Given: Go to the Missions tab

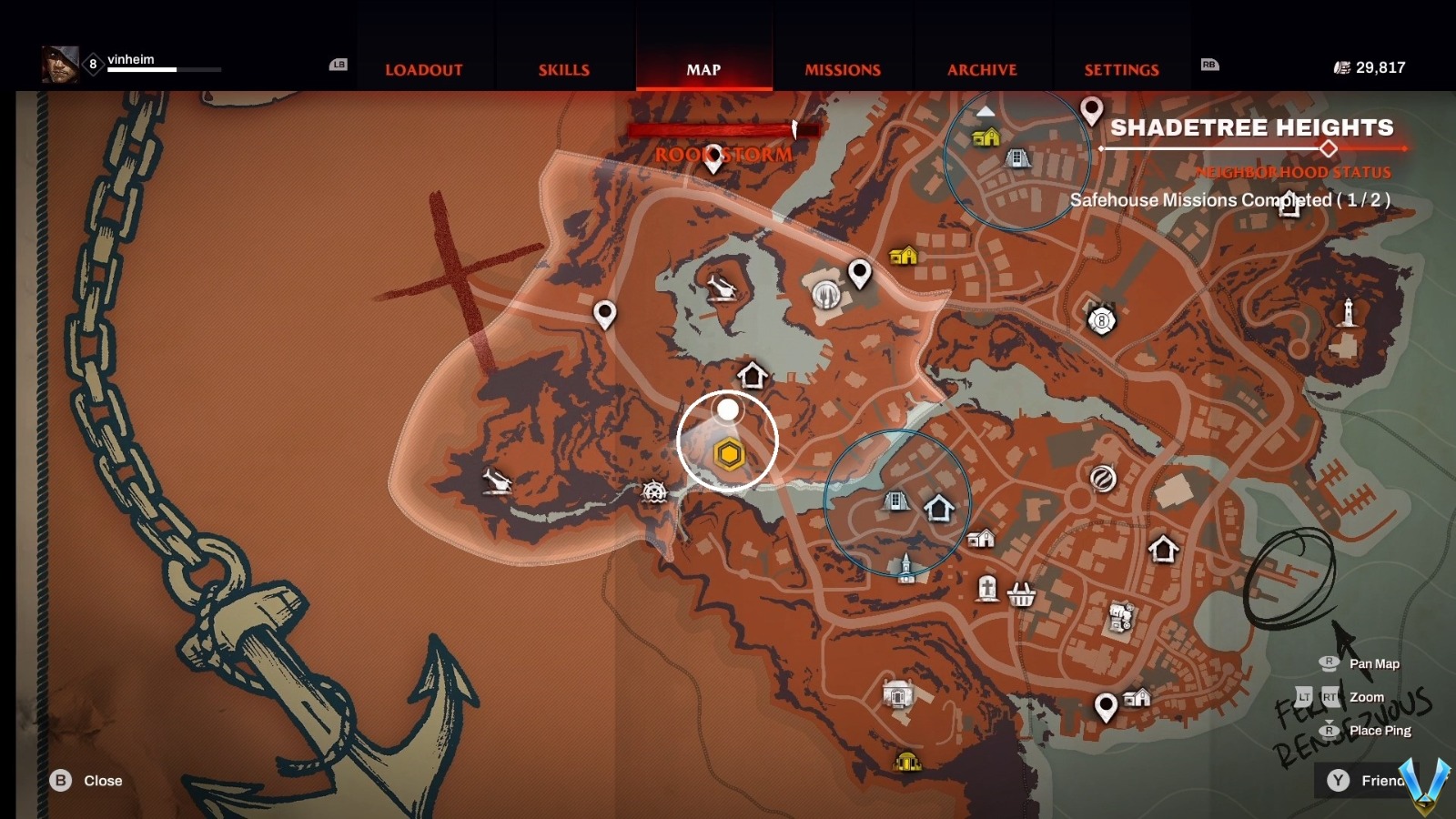Looking at the screenshot, I should [843, 70].
